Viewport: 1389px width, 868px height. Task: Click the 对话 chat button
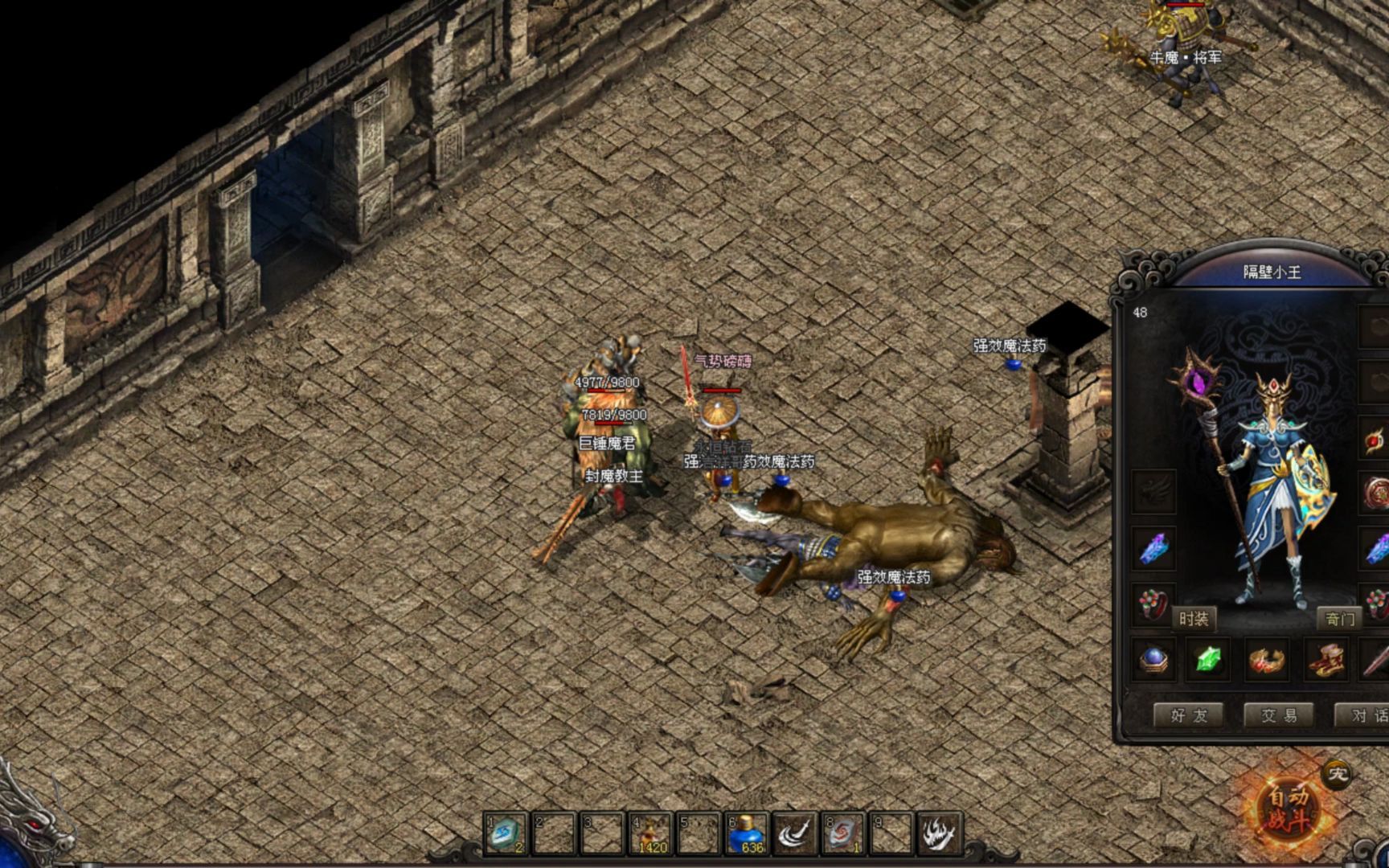pyautogui.click(x=1365, y=714)
